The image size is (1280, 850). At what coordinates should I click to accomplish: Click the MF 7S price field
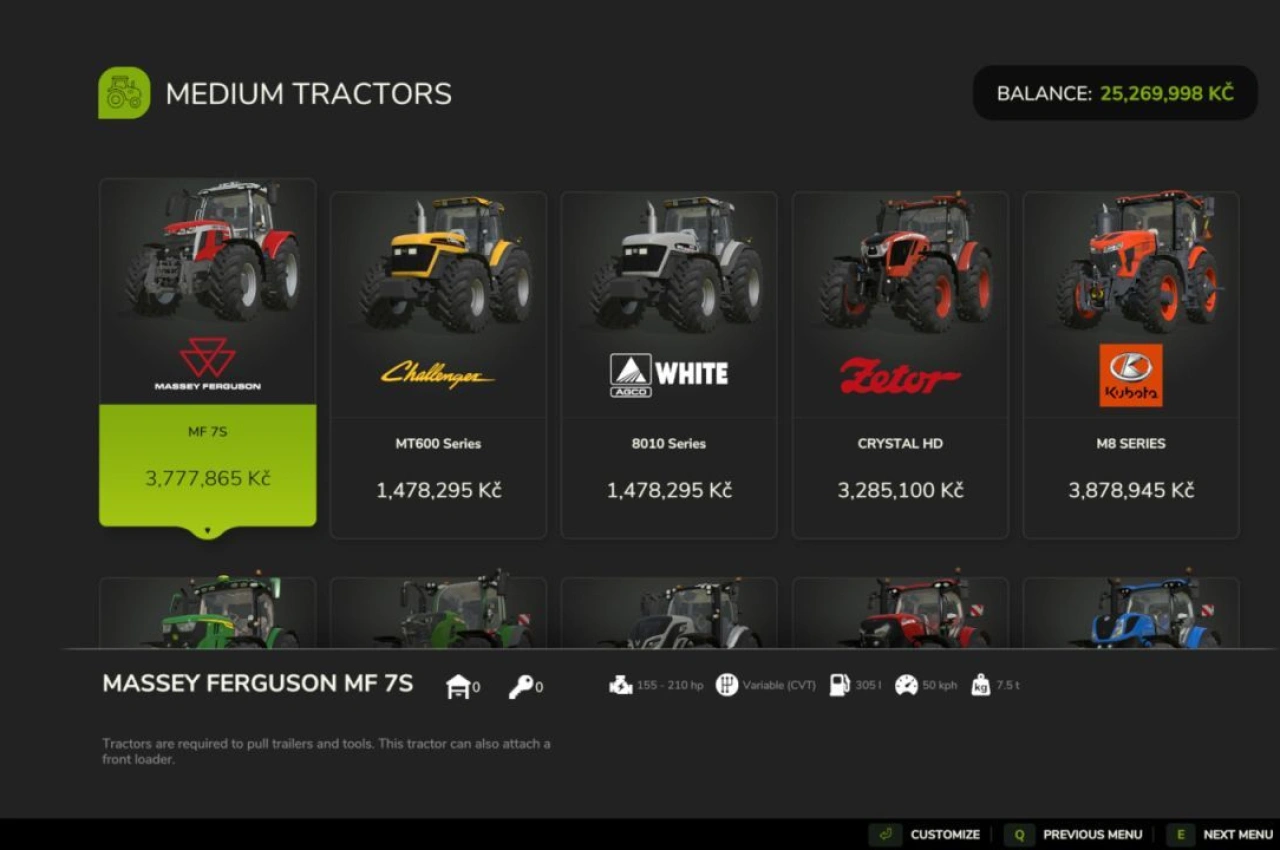[207, 478]
